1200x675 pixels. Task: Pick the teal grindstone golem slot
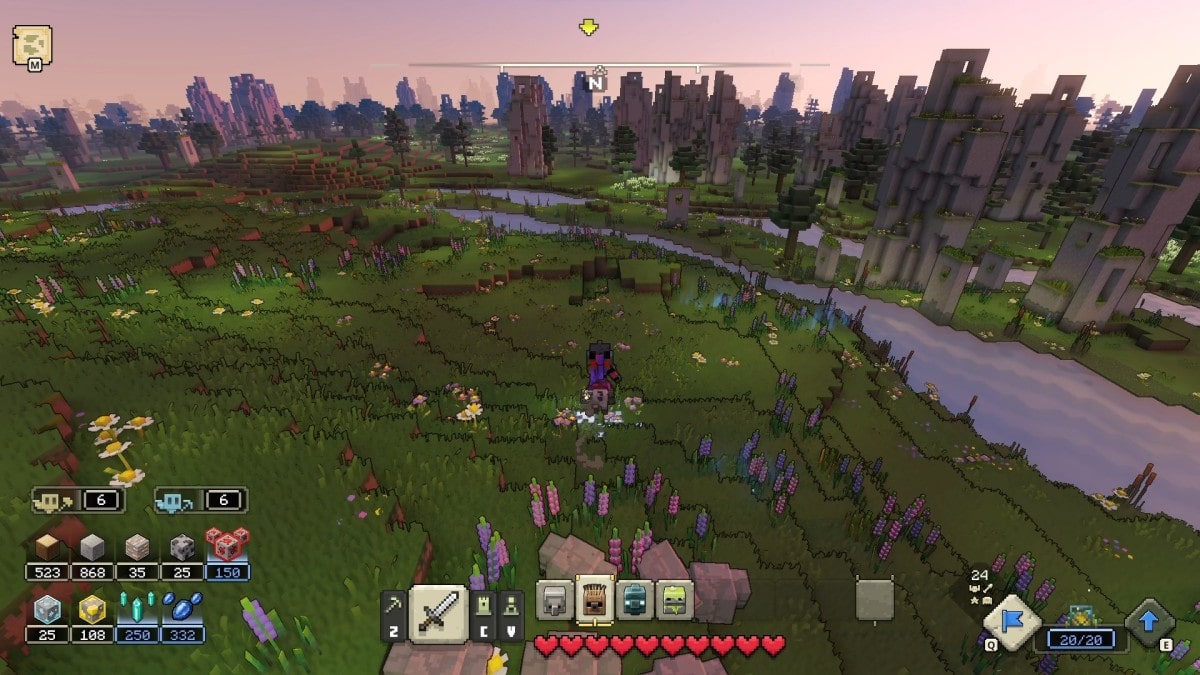[632, 600]
